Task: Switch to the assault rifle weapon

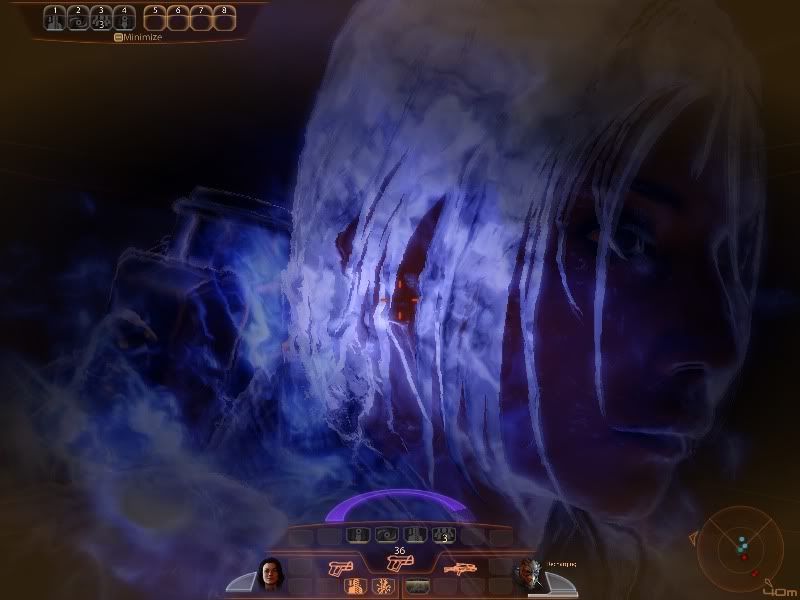Action: tap(459, 567)
